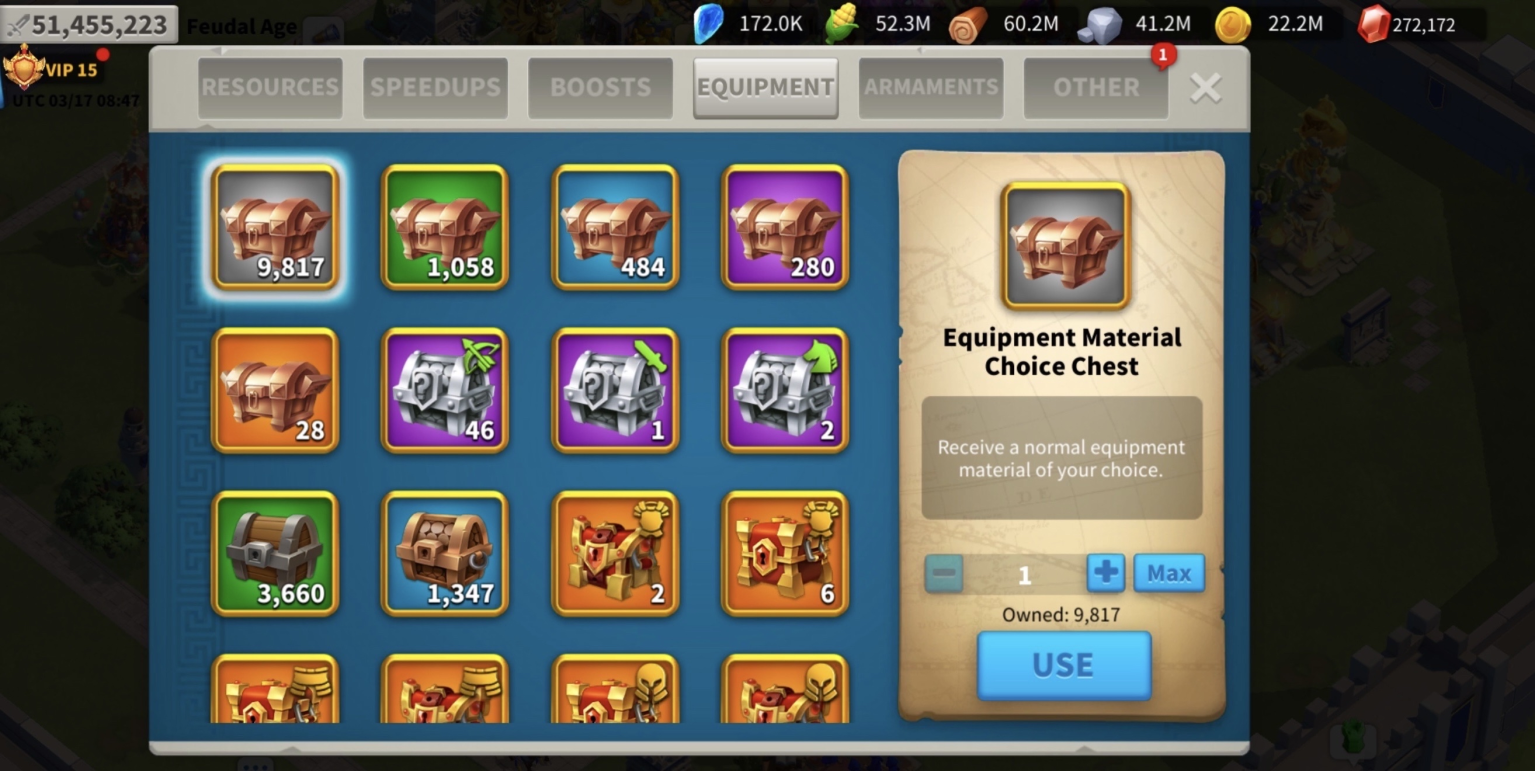Show the Boosts tab

[x=600, y=88]
